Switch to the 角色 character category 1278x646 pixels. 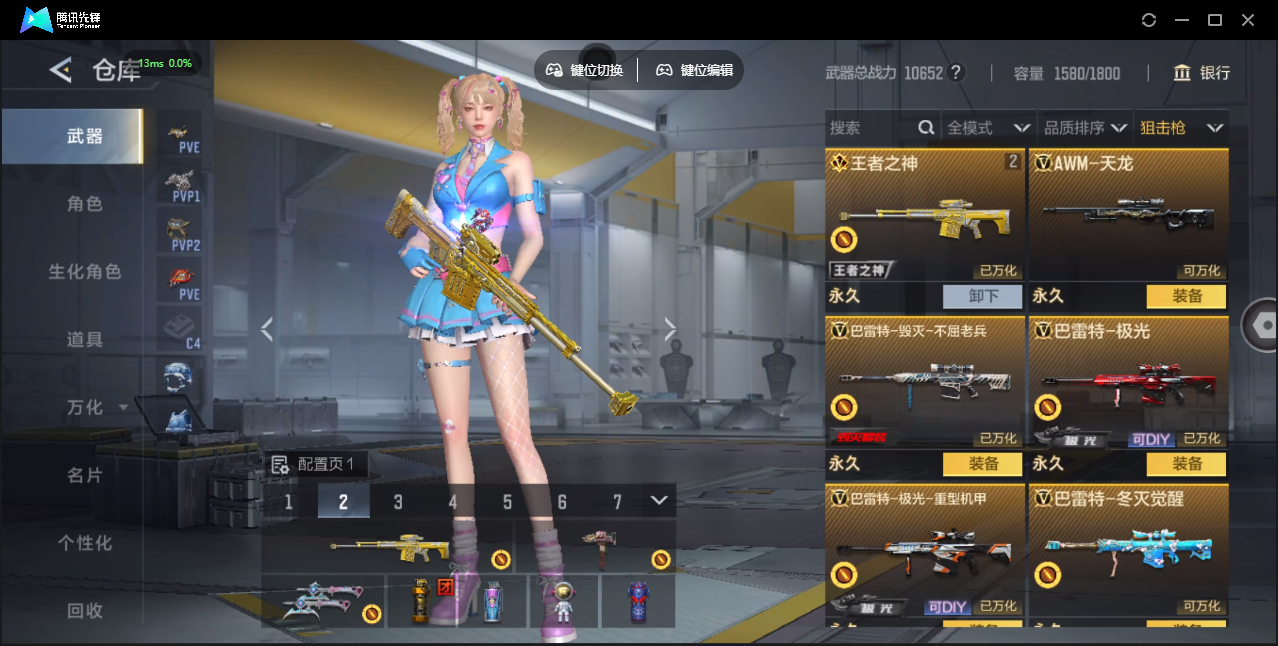click(85, 204)
